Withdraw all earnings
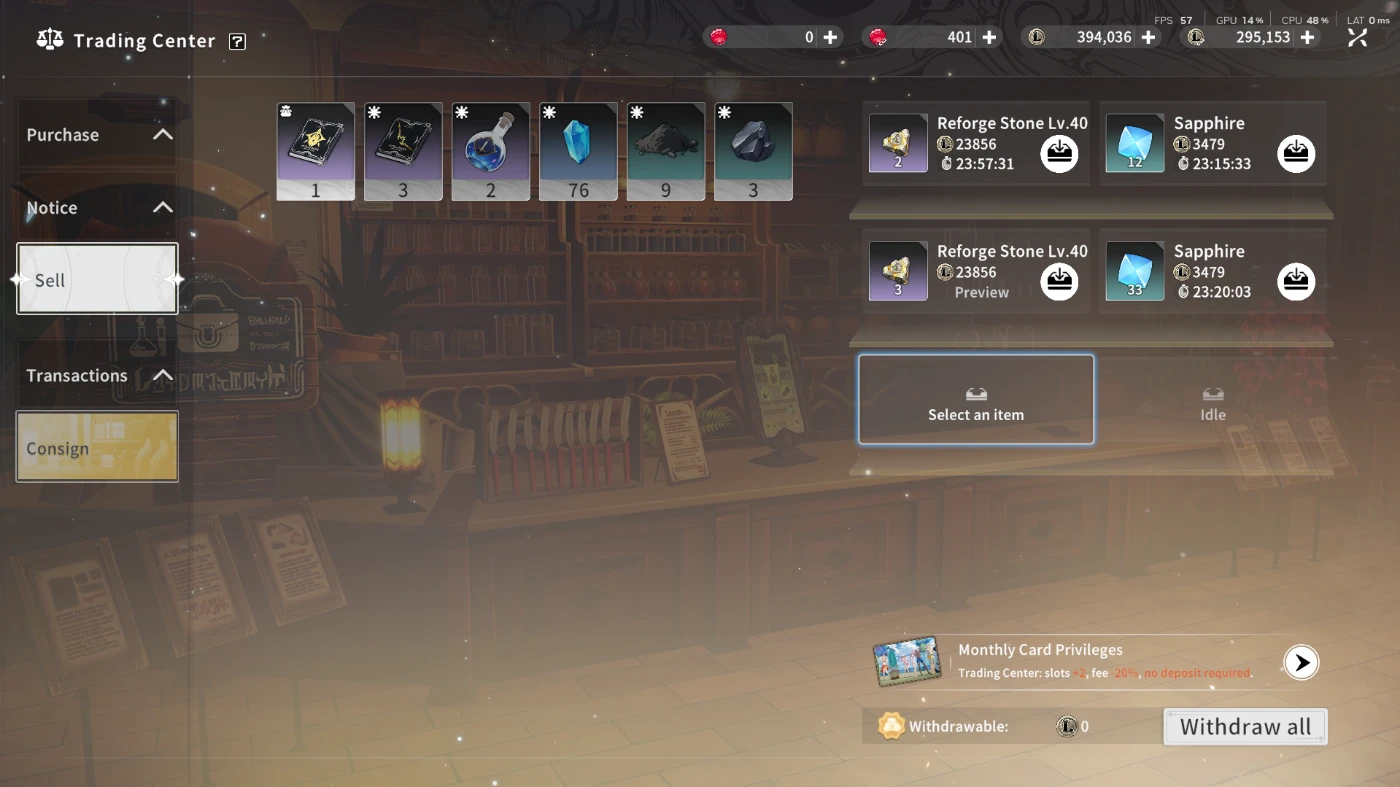 1245,727
